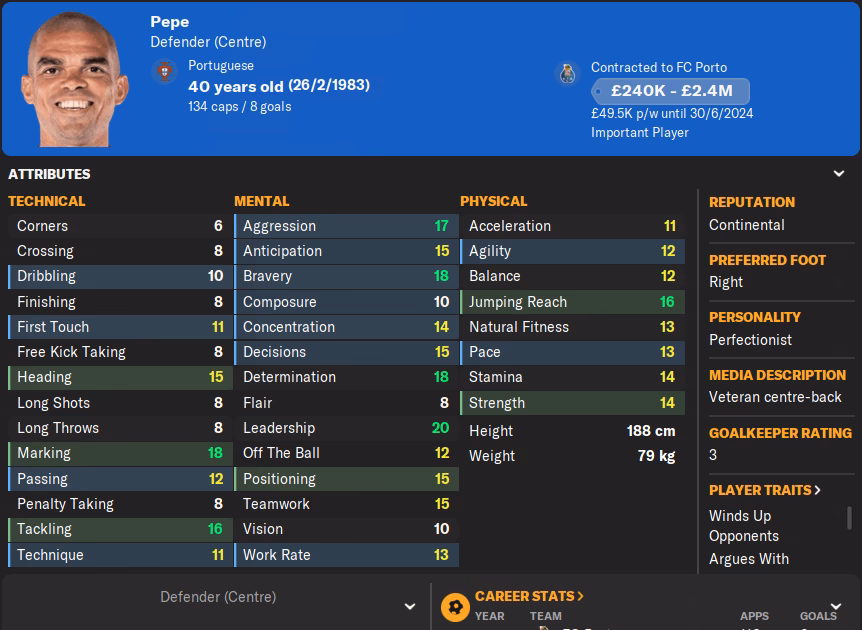Choose the Bravery attribute row
The height and width of the screenshot is (630, 862).
click(x=345, y=276)
